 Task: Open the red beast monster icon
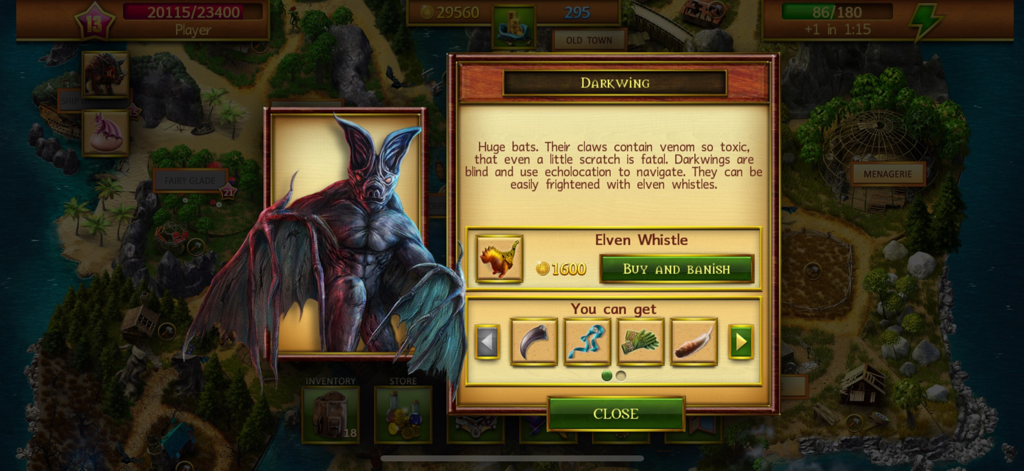coord(105,74)
